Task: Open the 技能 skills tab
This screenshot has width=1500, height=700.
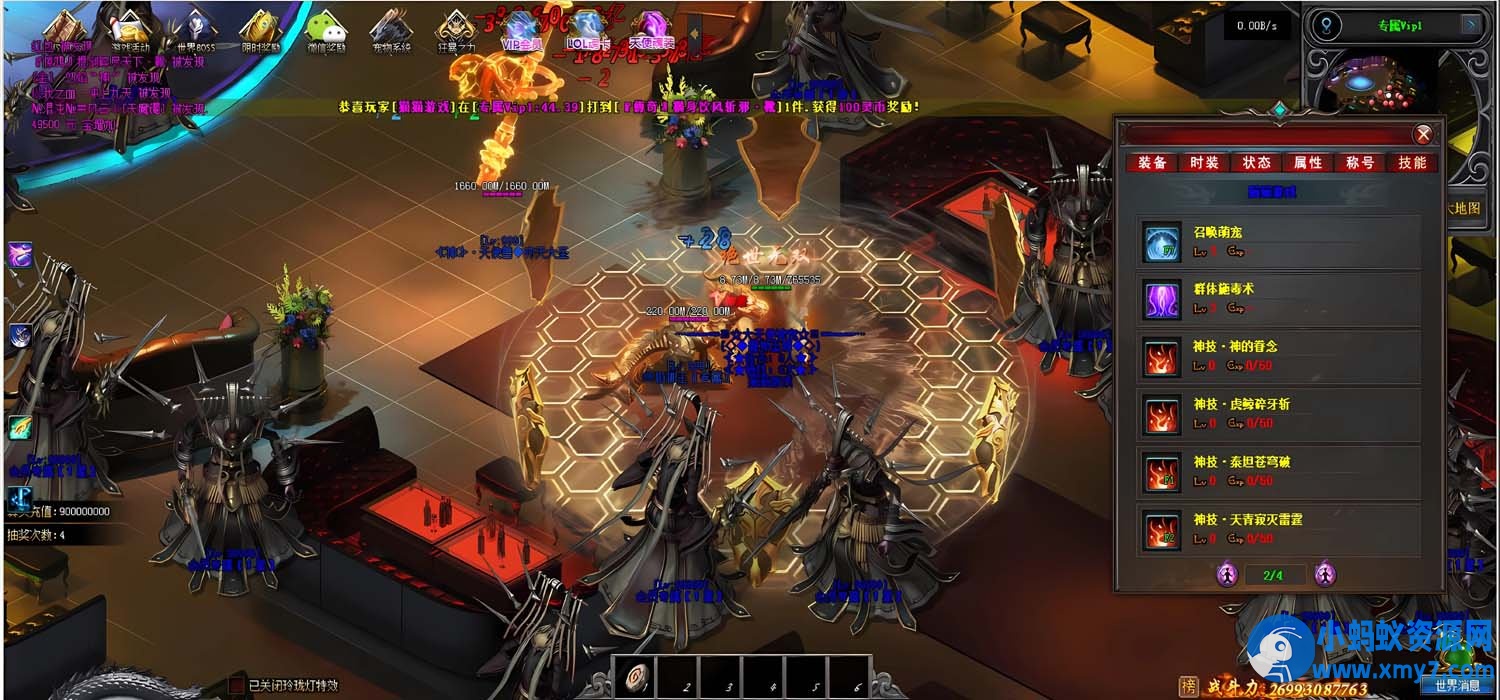Action: pos(1412,163)
